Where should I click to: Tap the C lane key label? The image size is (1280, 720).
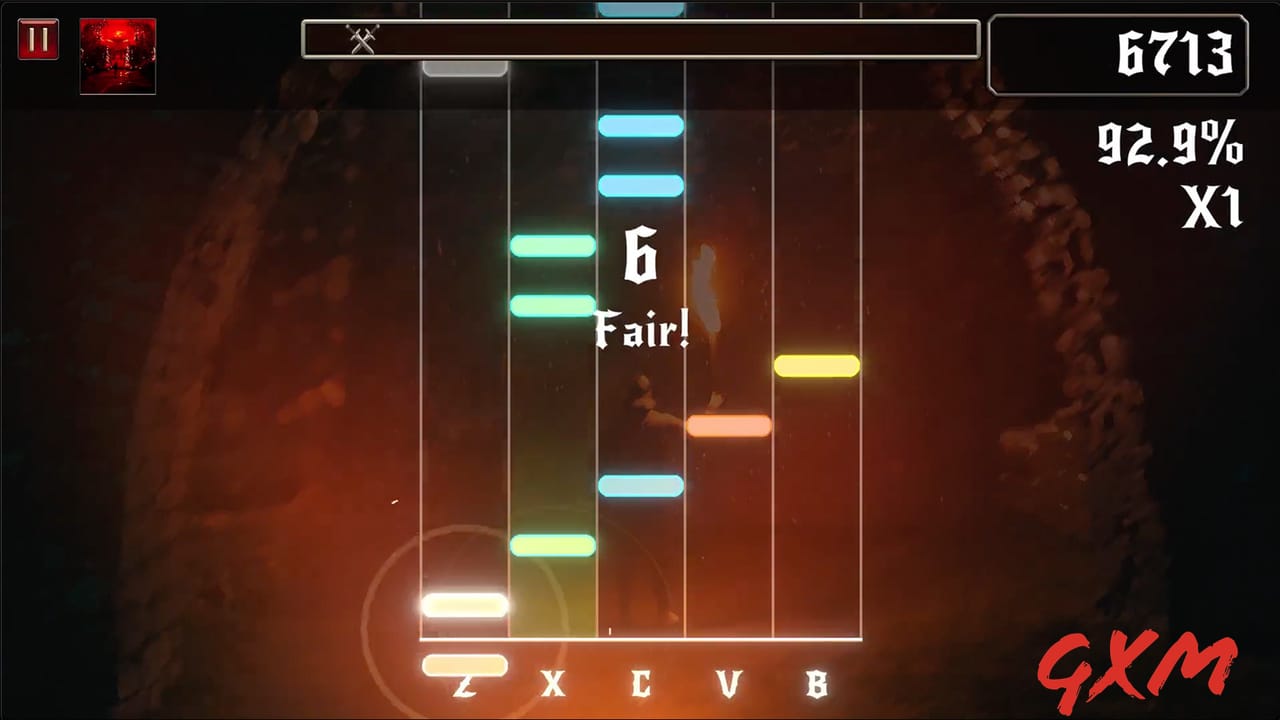coord(641,686)
